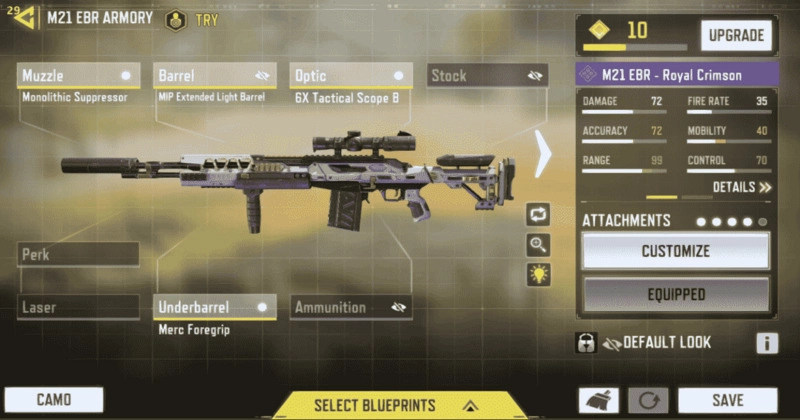Show the next weapon with the right arrow
Image resolution: width=800 pixels, height=420 pixels.
point(543,153)
